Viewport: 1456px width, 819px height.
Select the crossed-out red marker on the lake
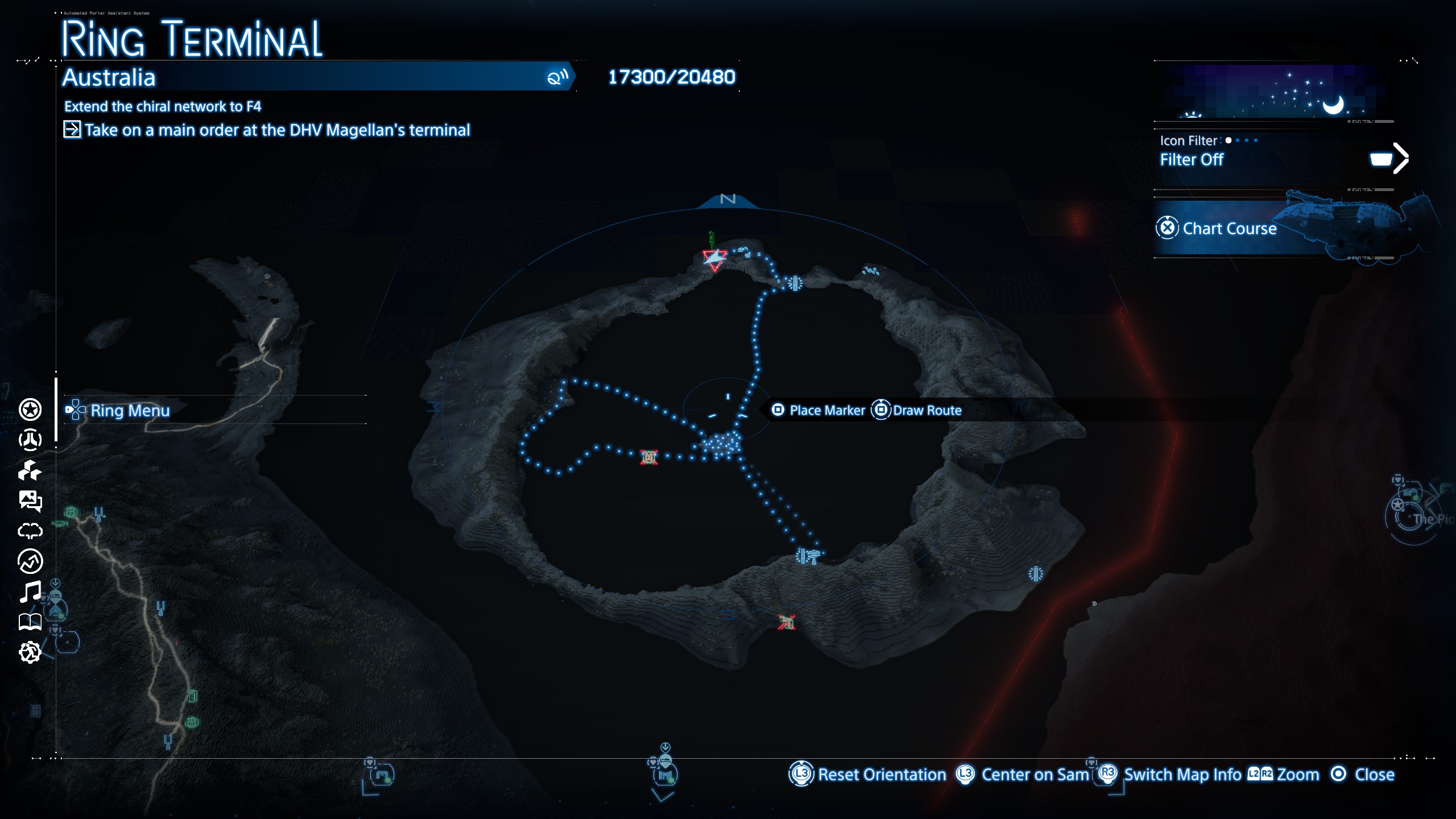click(x=649, y=457)
